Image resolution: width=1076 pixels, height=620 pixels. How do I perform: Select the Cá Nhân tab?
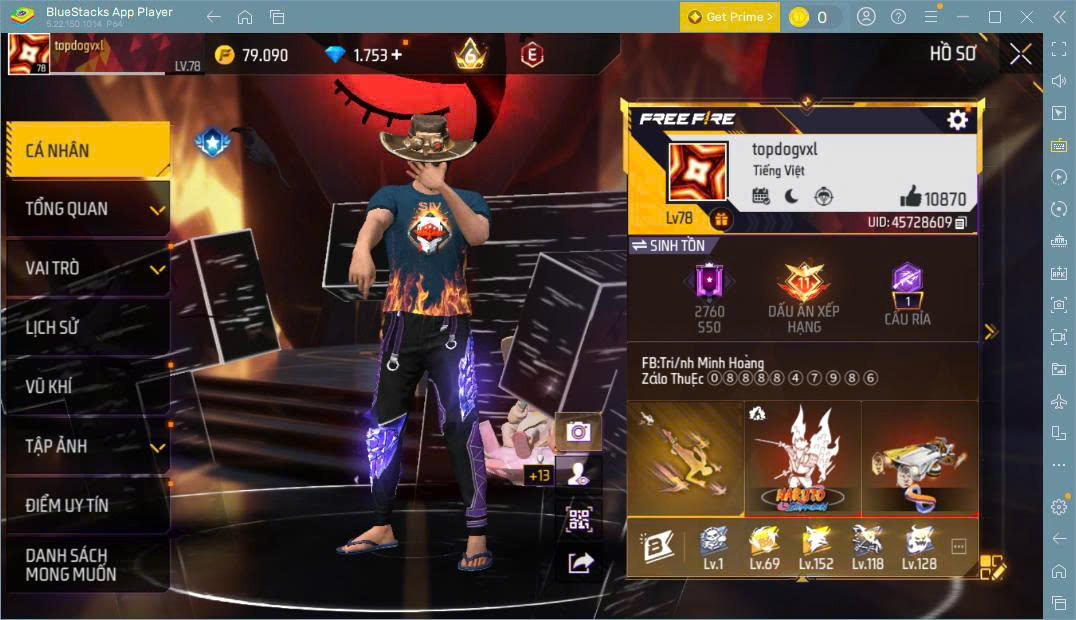click(x=87, y=150)
